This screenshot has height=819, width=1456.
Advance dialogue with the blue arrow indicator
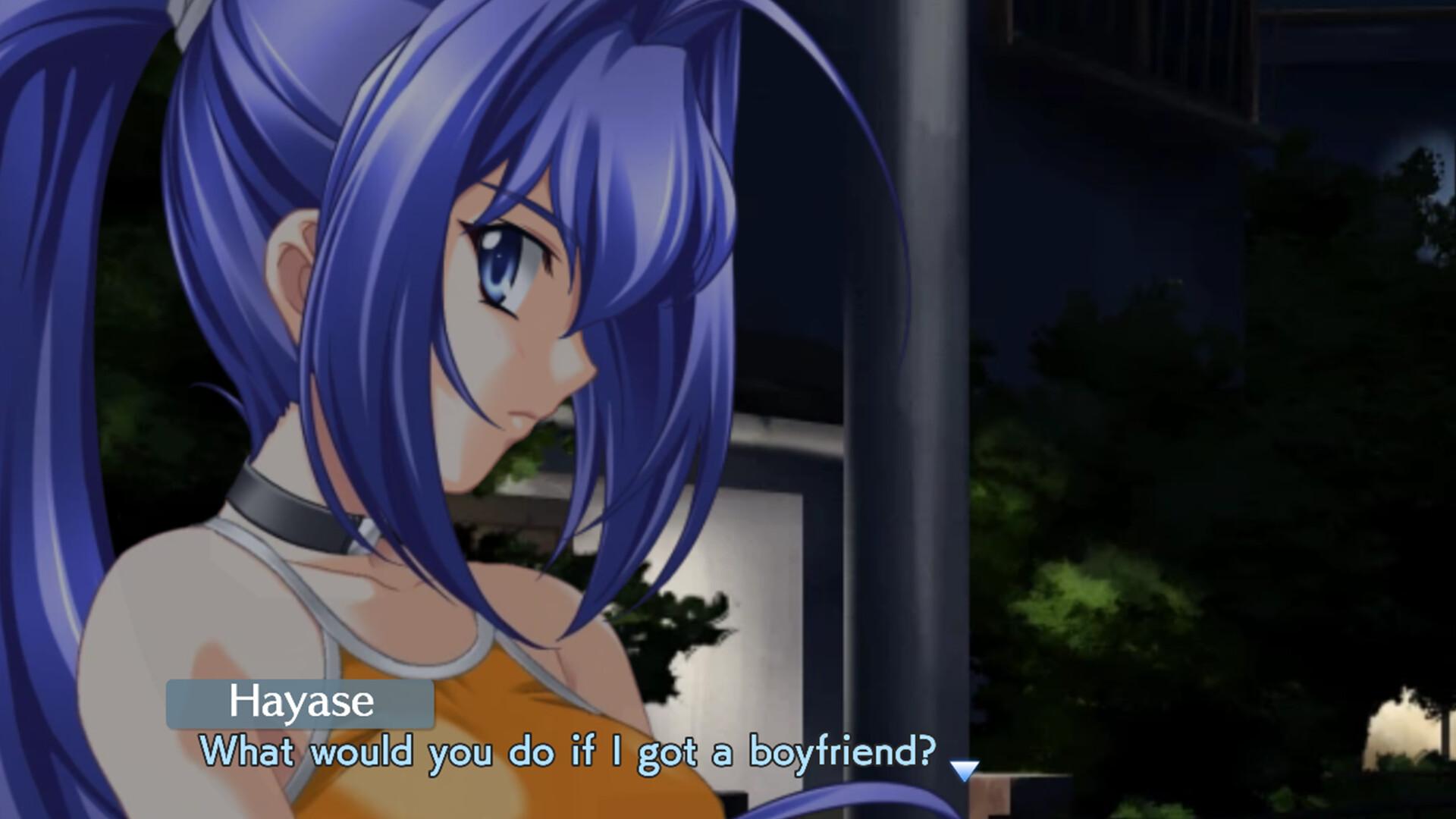[964, 770]
